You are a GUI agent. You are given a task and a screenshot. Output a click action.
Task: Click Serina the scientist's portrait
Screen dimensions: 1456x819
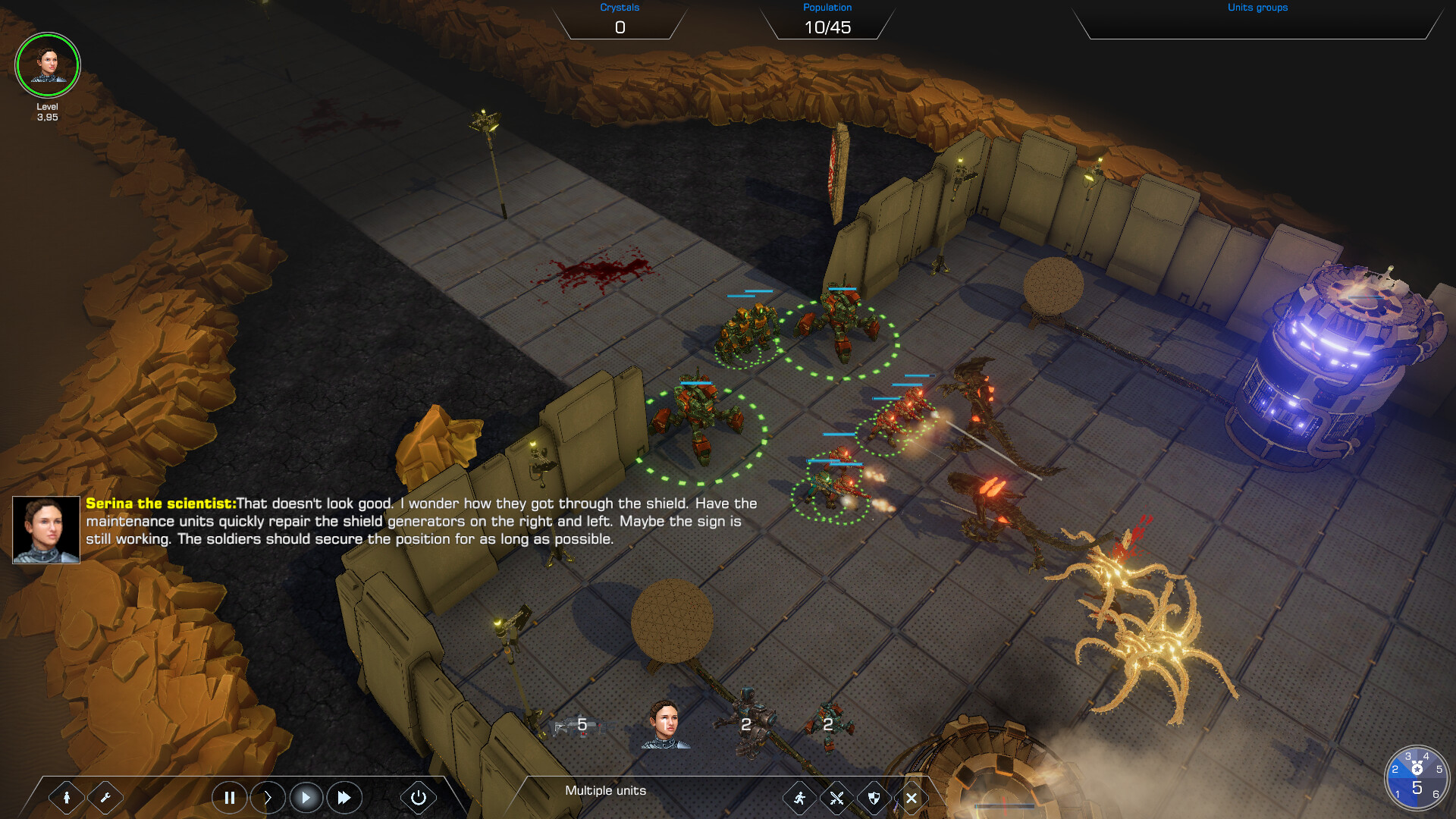pos(45,529)
